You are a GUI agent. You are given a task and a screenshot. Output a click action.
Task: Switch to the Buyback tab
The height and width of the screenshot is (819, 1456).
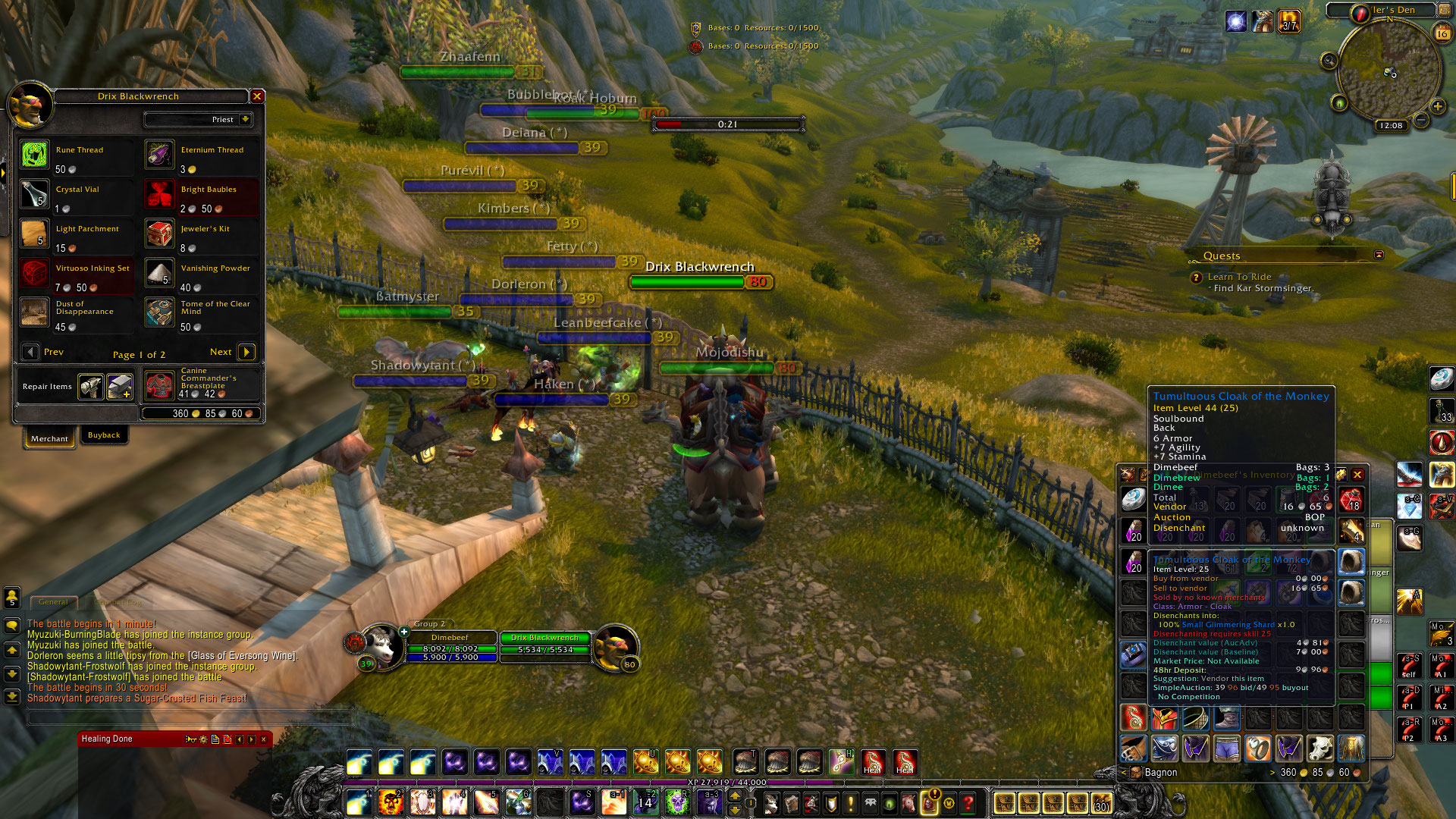pos(104,435)
